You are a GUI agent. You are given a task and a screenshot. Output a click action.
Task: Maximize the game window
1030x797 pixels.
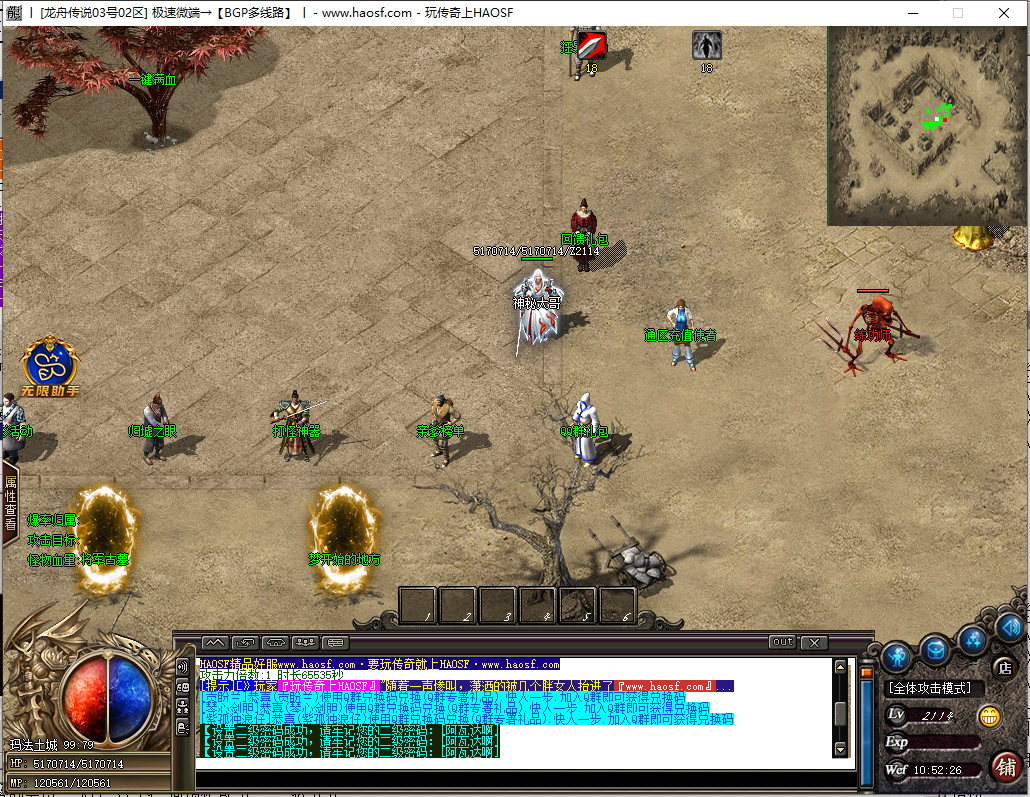point(957,13)
